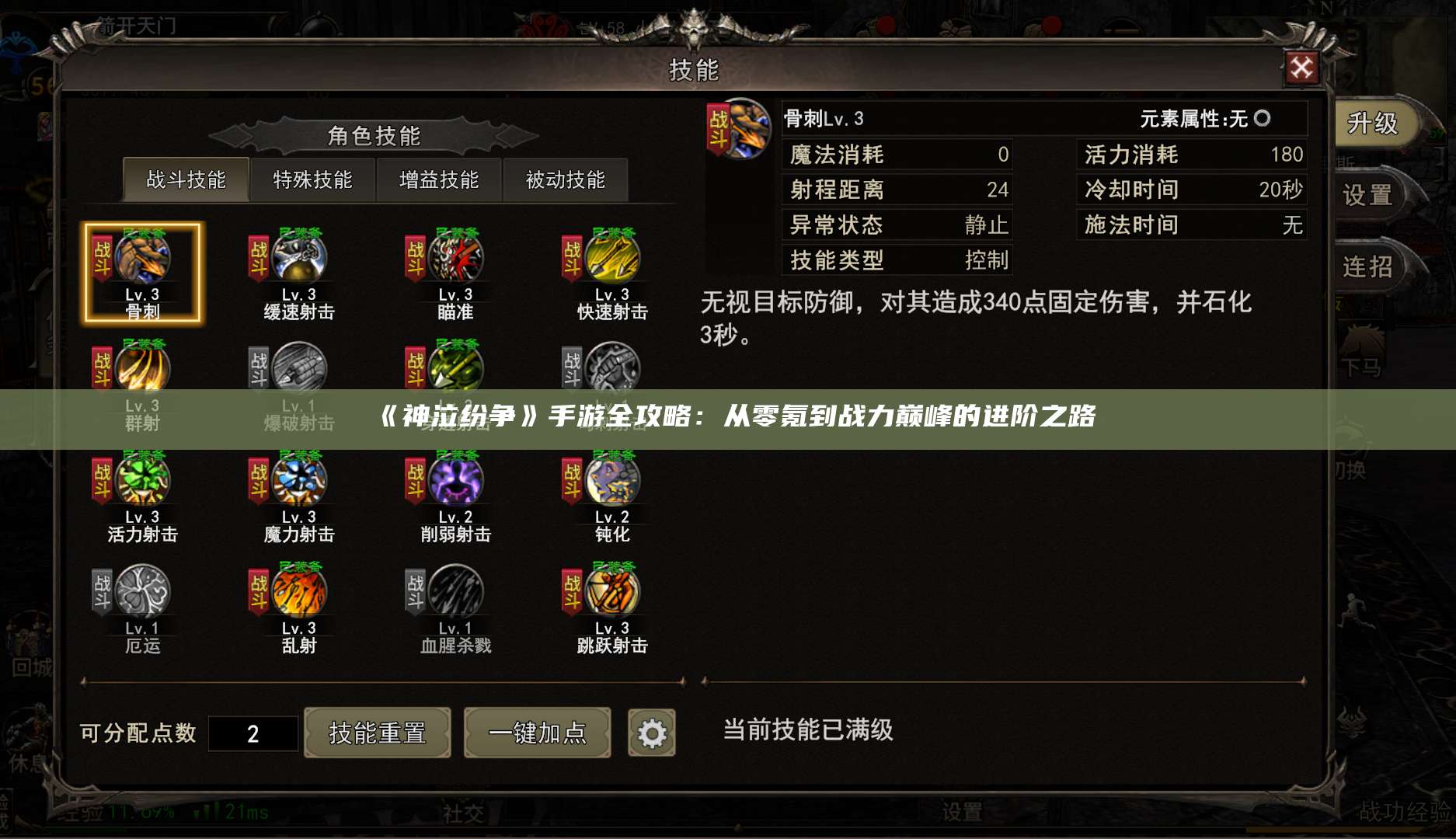The width and height of the screenshot is (1456, 839).
Task: Open the 增益技能 category
Action: click(x=439, y=179)
